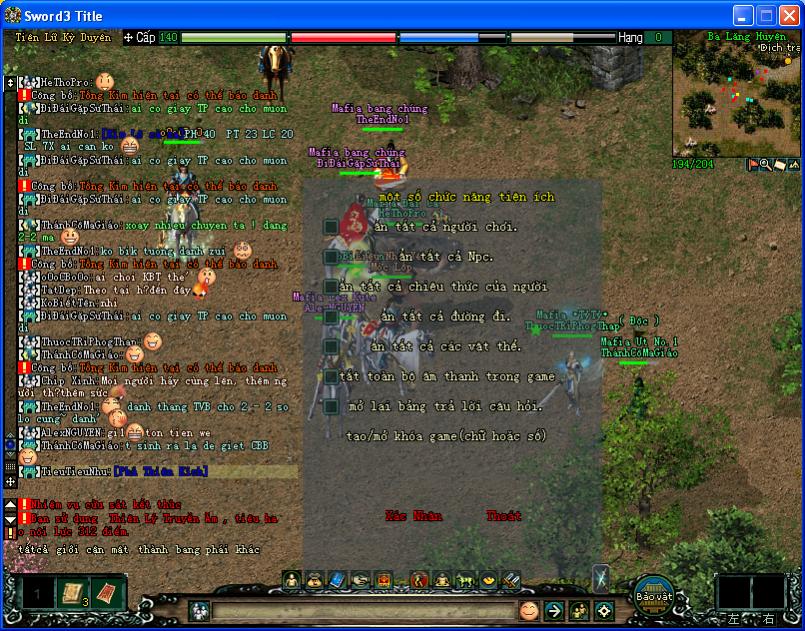Toggle "tắt toàn bộ âm thanh trong game" checkbox
This screenshot has height=631, width=805.
pyautogui.click(x=330, y=377)
